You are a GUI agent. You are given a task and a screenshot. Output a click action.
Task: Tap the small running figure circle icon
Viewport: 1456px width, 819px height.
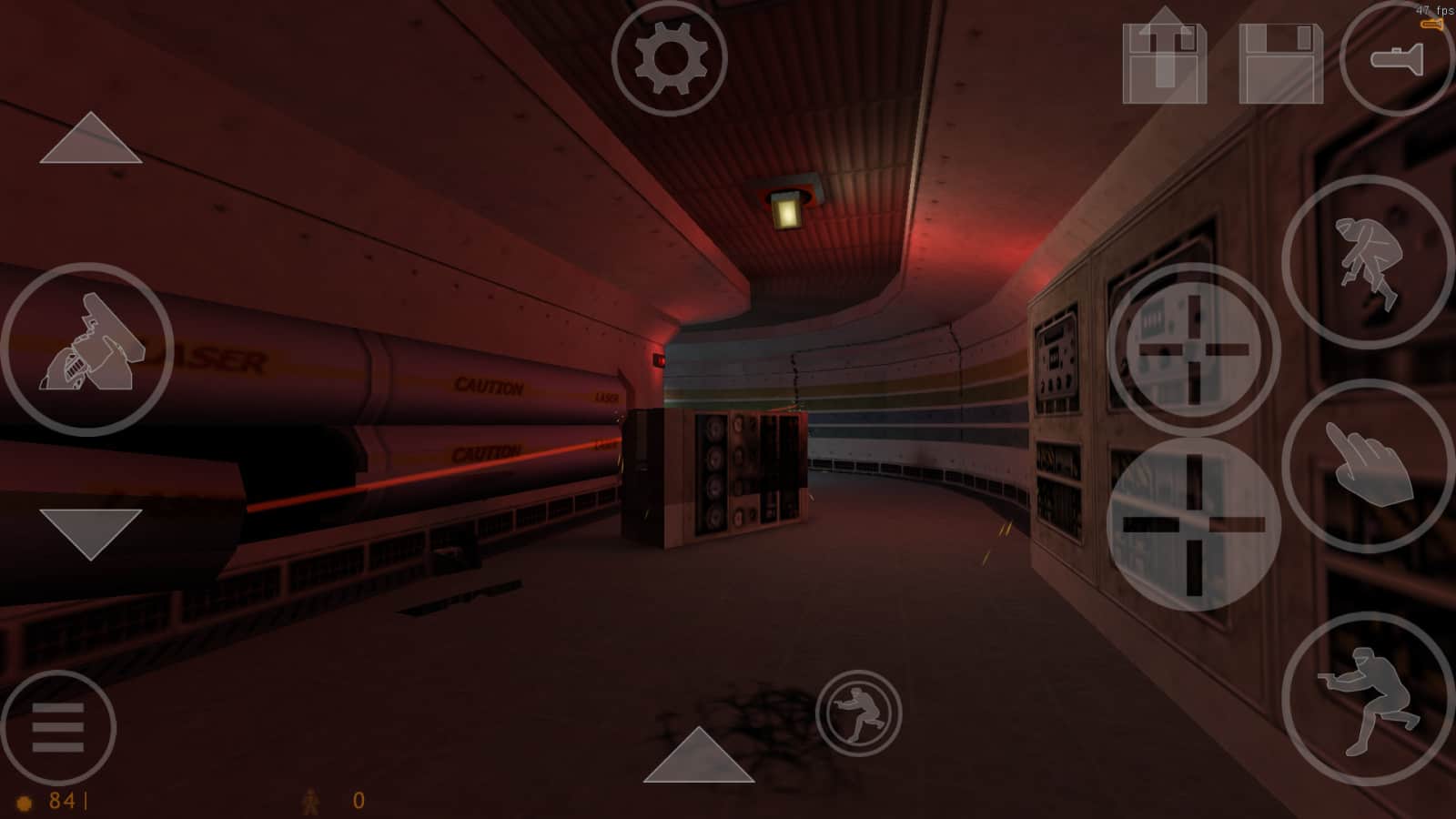point(858,713)
